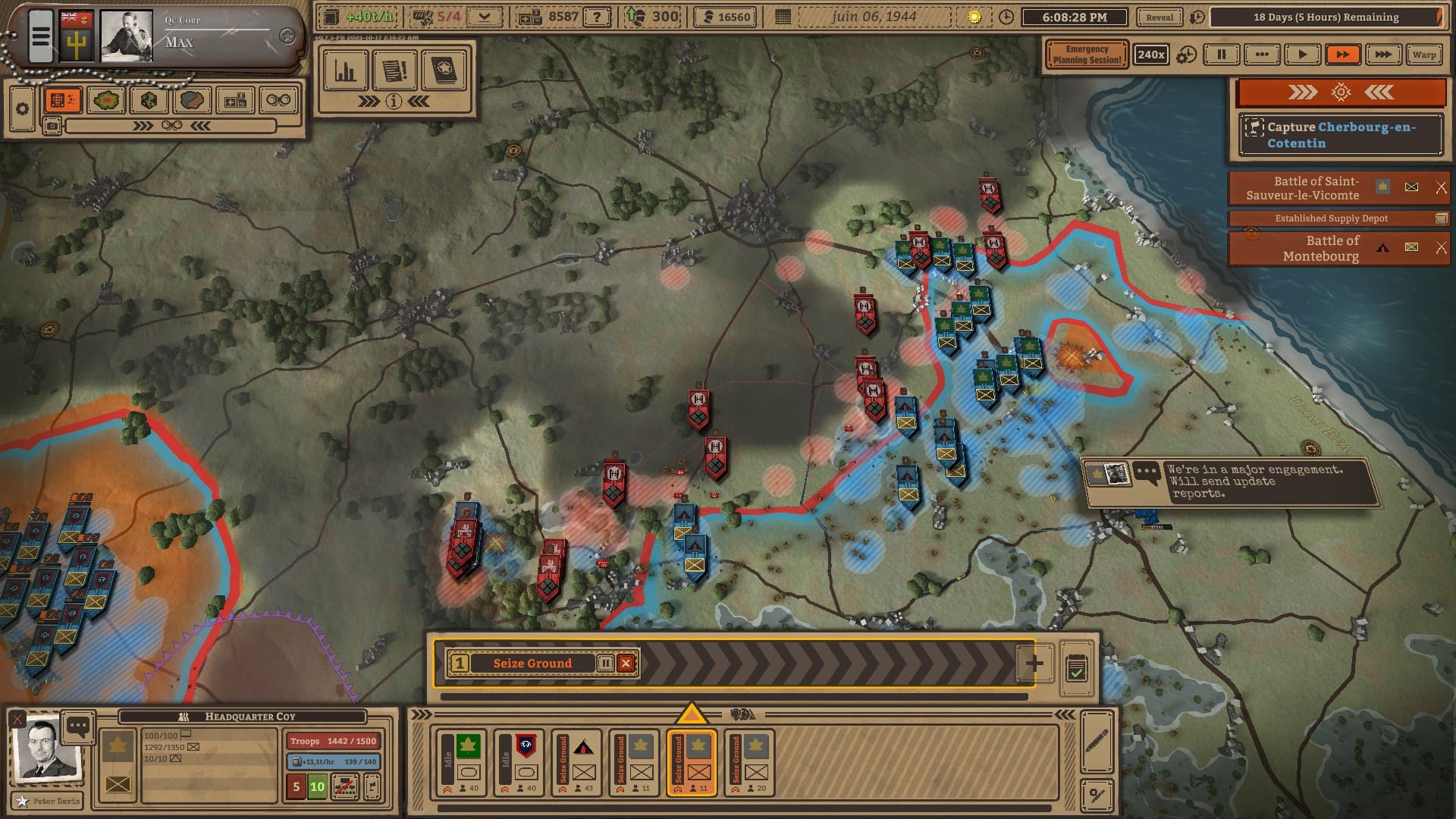1456x819 pixels.
Task: Open the bar chart statistics panel
Action: [x=346, y=71]
